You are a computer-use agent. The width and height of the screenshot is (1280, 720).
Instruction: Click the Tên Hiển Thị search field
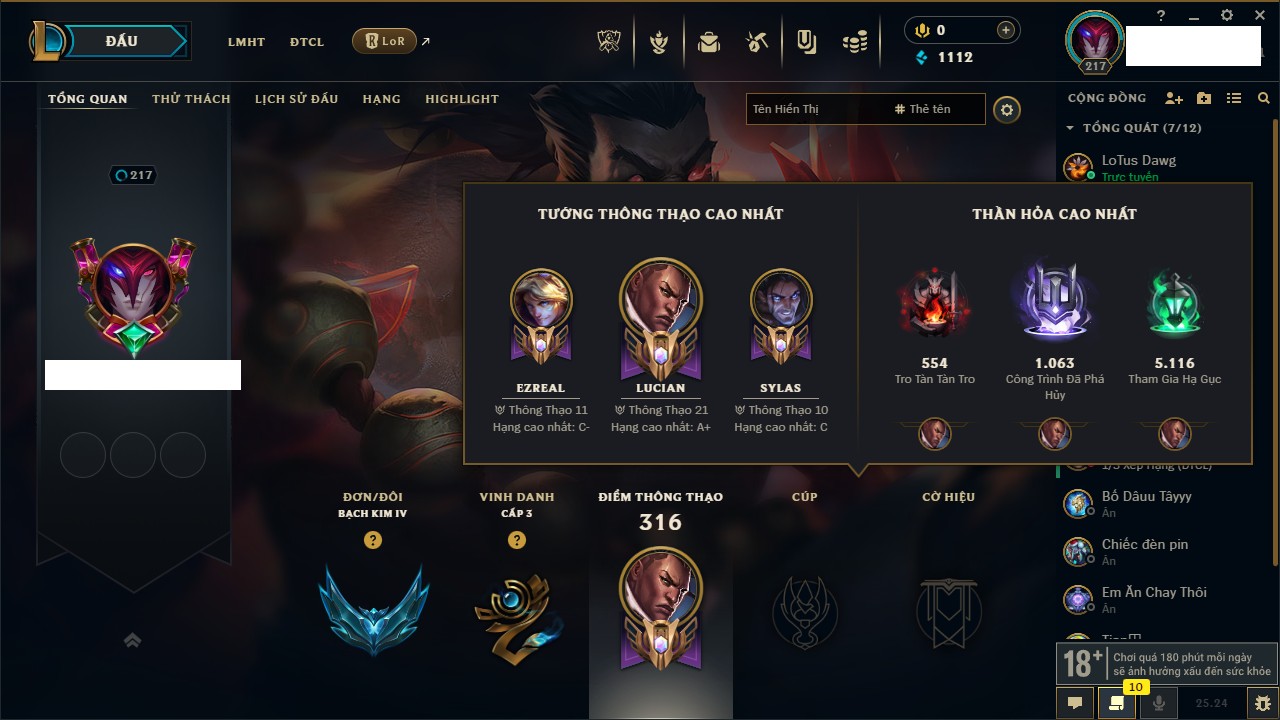coord(815,109)
